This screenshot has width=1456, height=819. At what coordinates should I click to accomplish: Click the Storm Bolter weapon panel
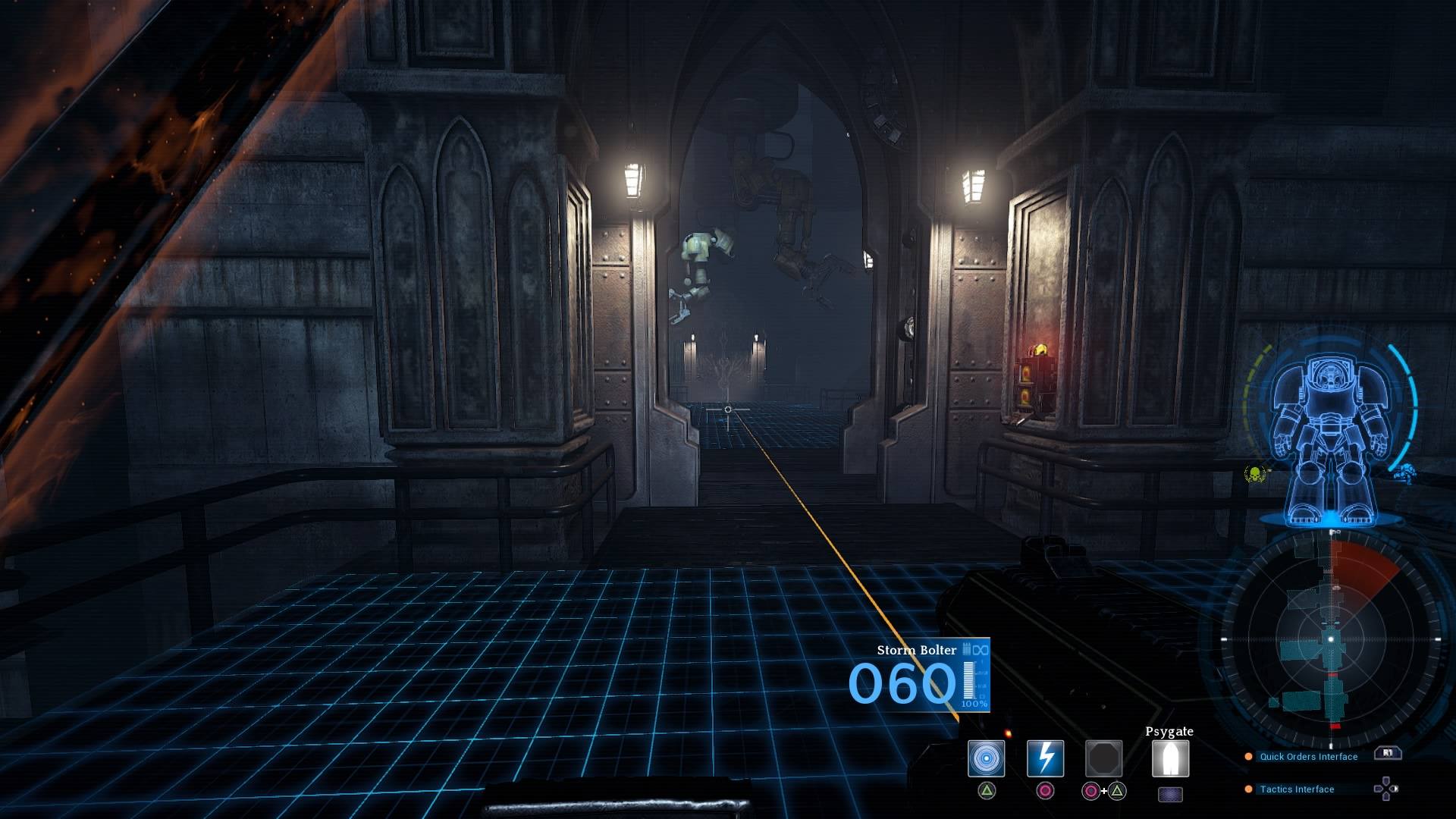coord(919,675)
